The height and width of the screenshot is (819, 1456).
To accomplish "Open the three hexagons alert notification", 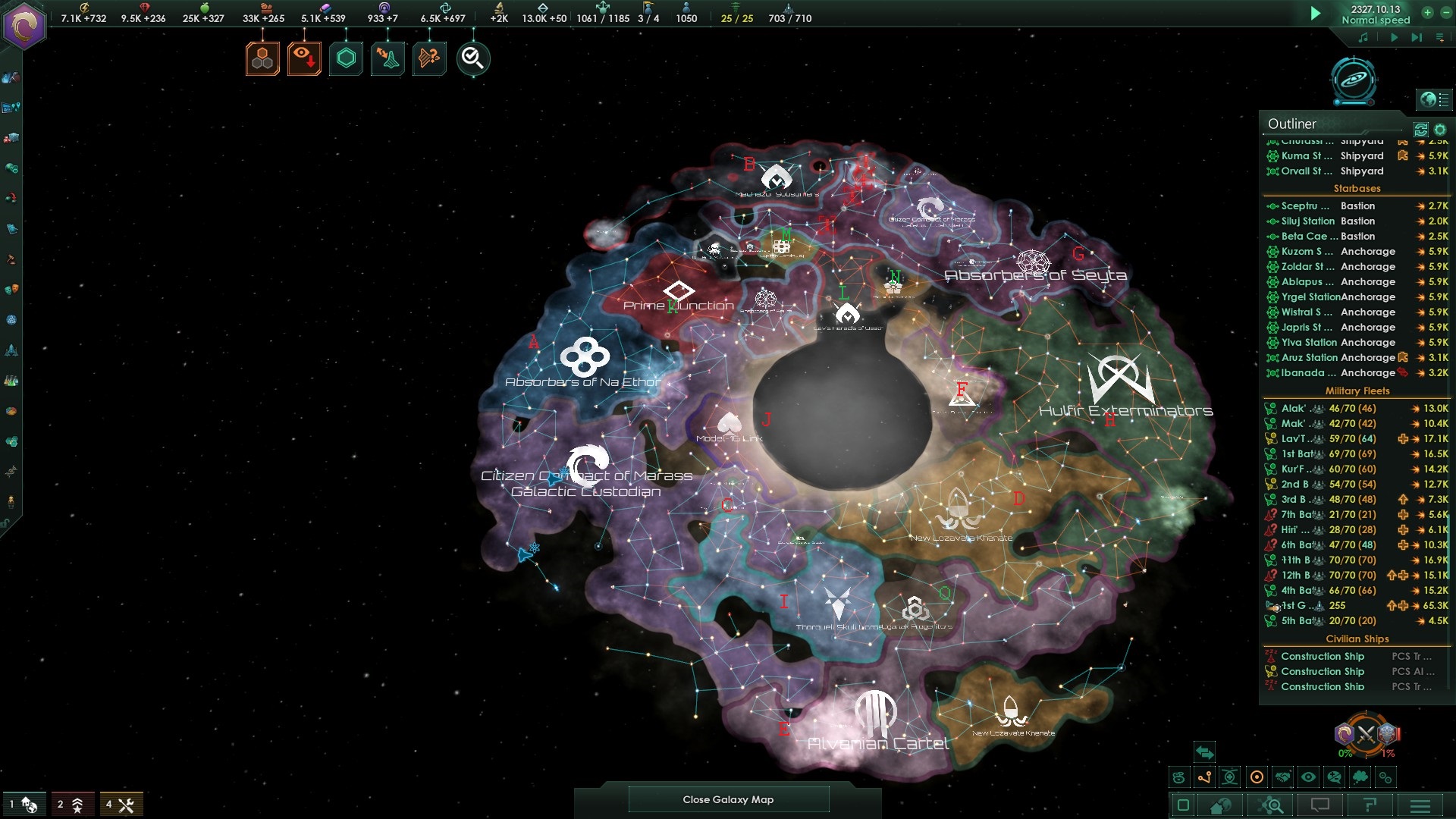I will (x=262, y=58).
